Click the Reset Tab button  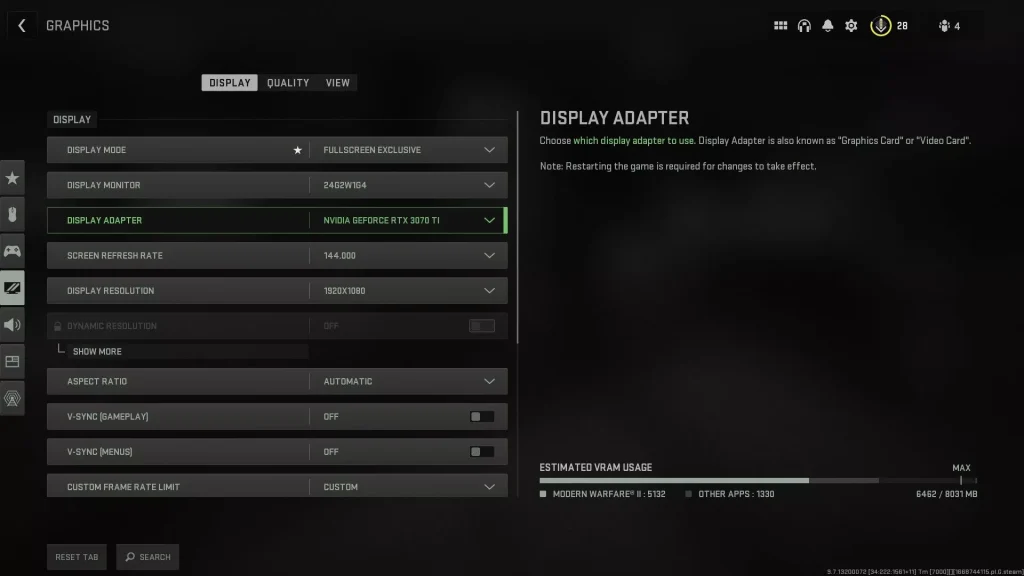(77, 557)
